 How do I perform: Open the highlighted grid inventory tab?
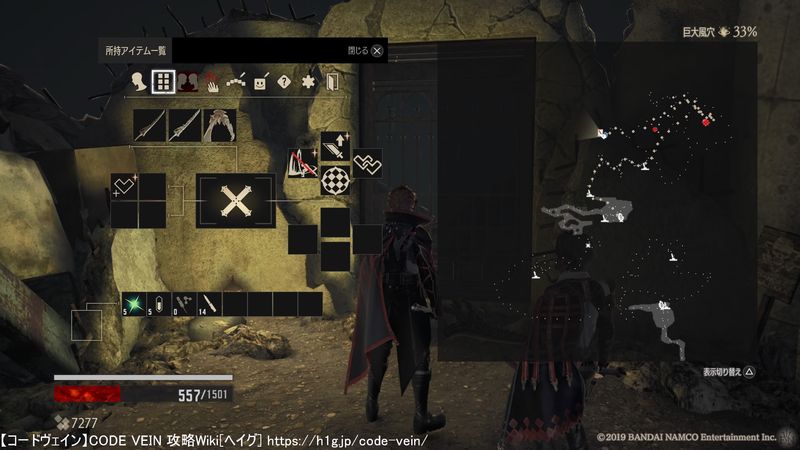point(161,83)
